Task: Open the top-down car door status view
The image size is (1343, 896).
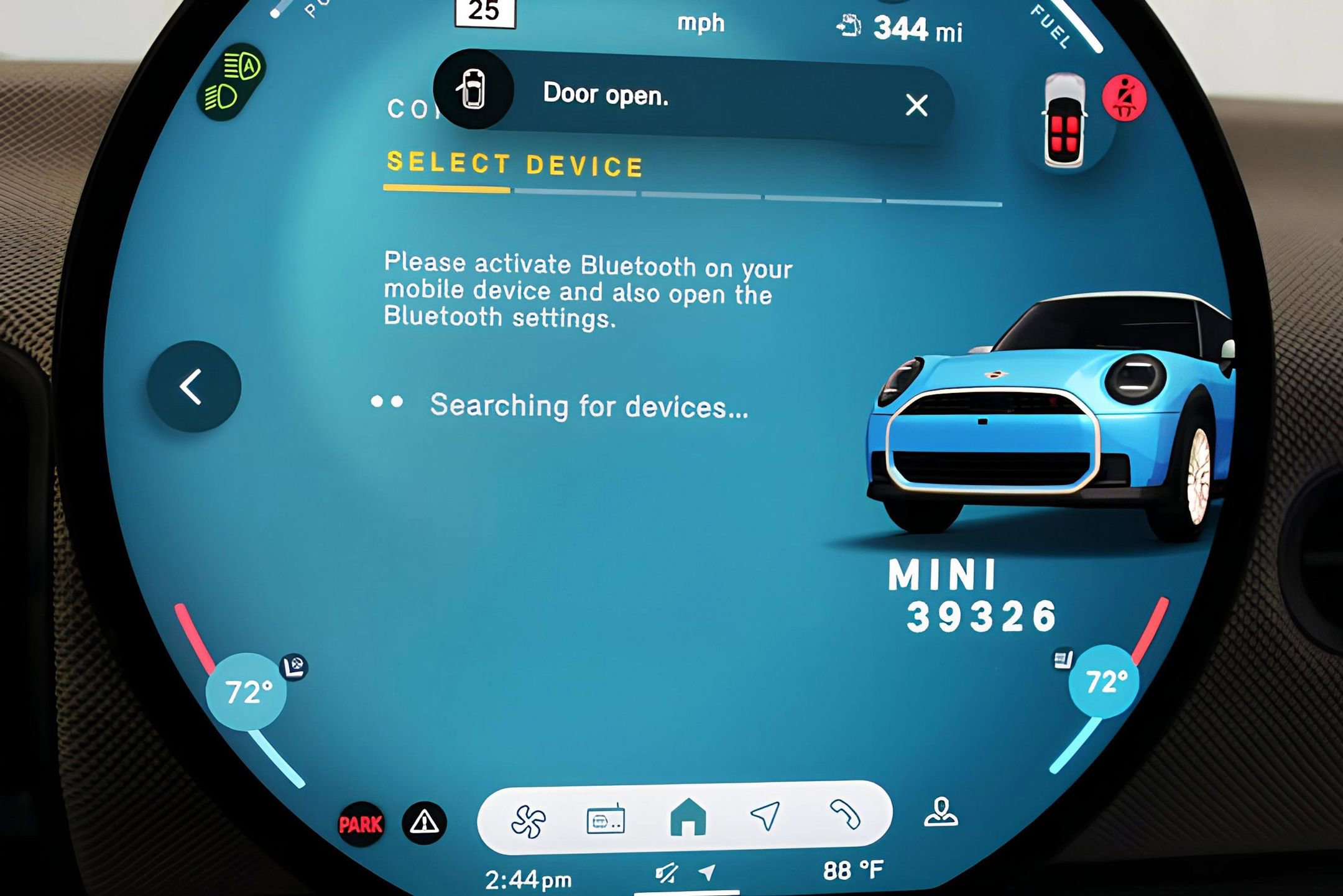Action: tap(1064, 121)
